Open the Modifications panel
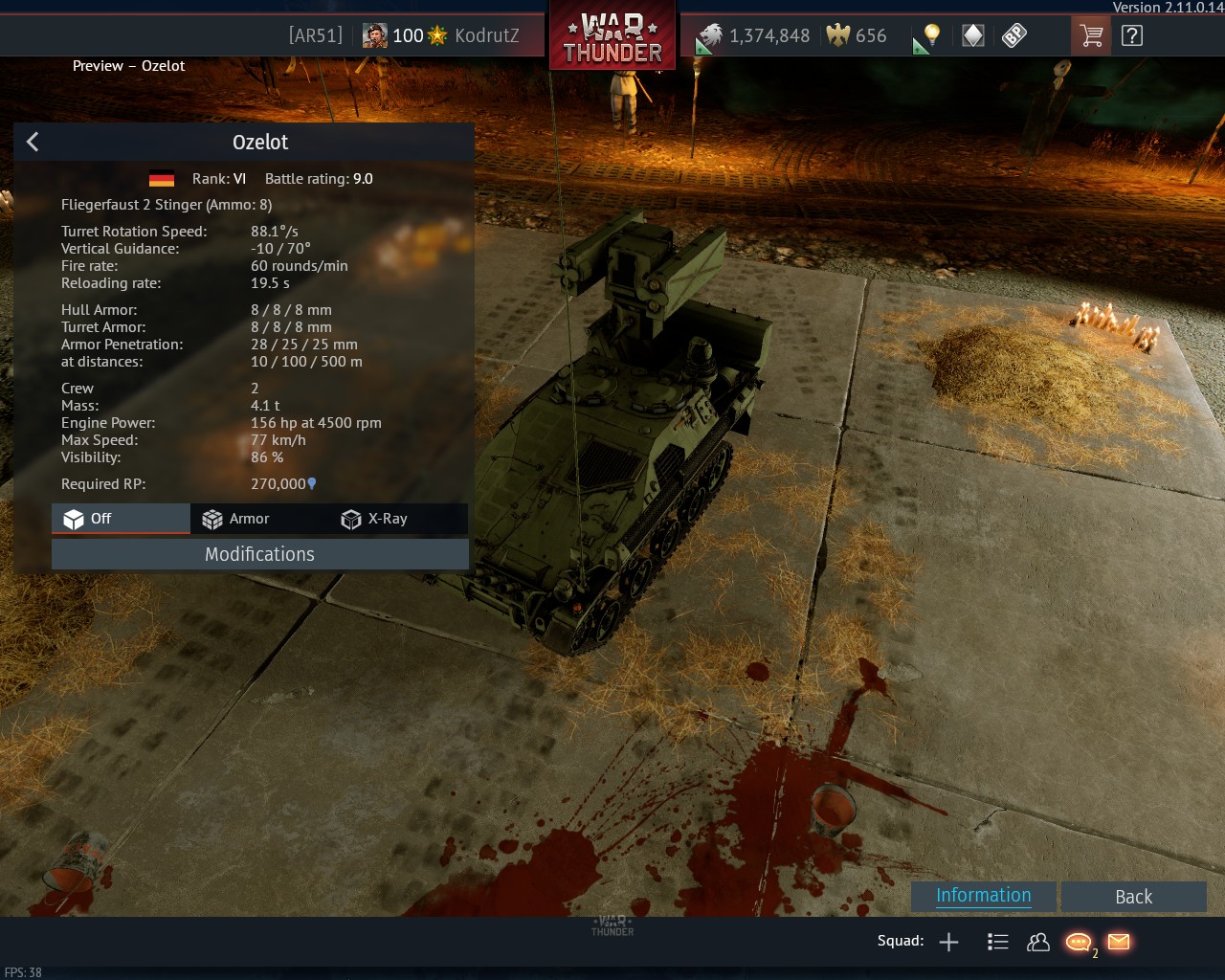 259,554
